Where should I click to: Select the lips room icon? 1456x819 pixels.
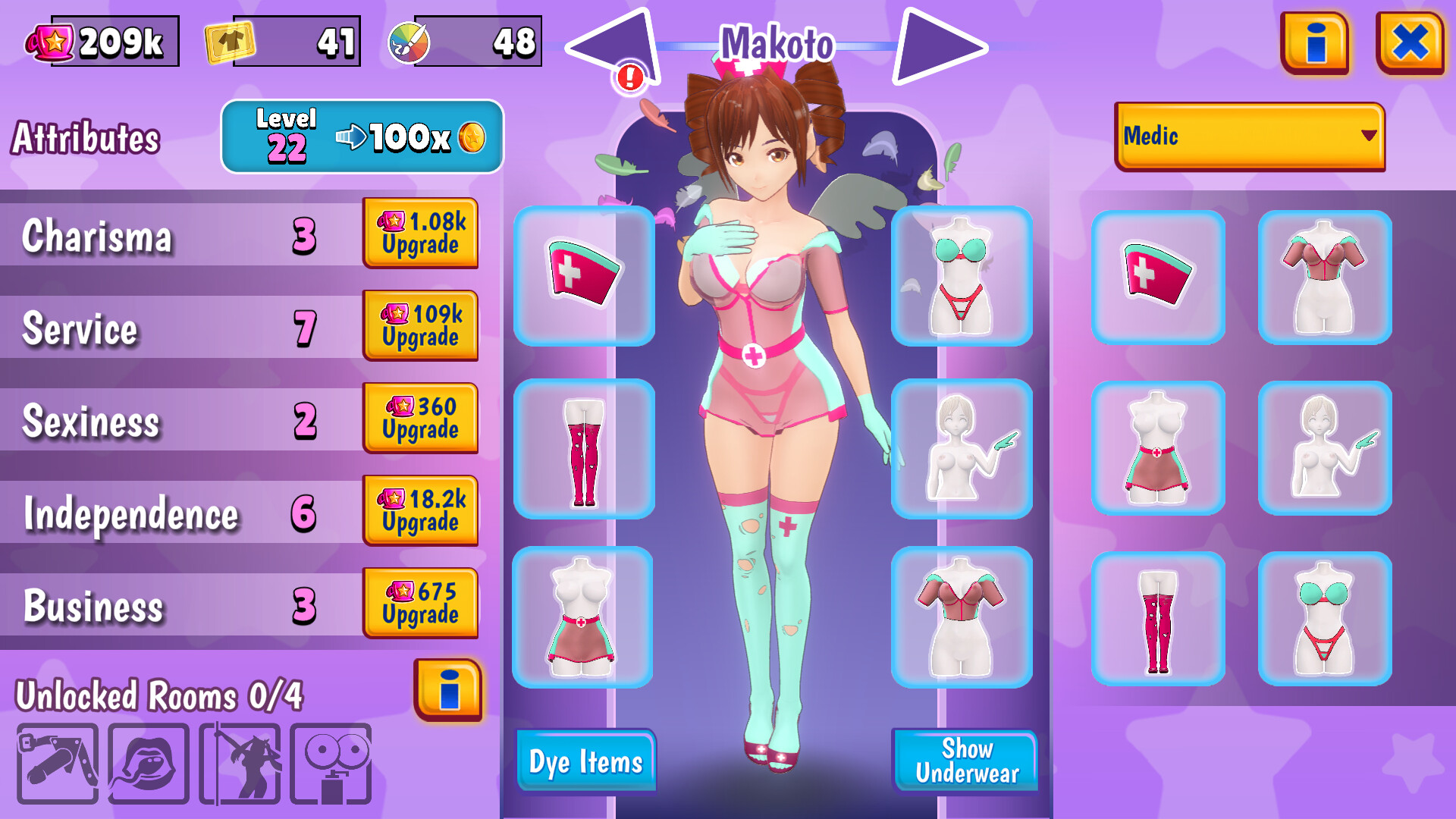pos(146,762)
